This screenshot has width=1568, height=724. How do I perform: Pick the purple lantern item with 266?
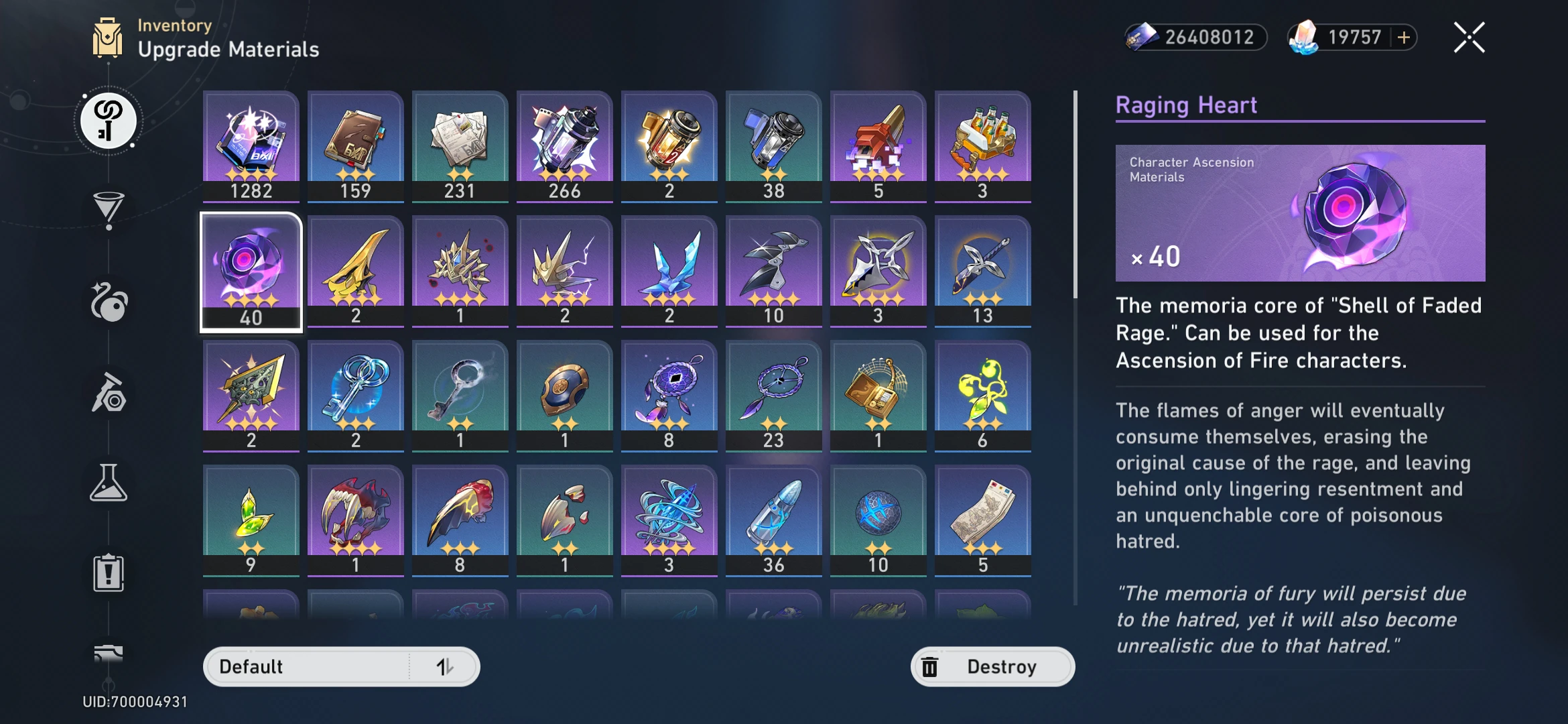(x=565, y=145)
